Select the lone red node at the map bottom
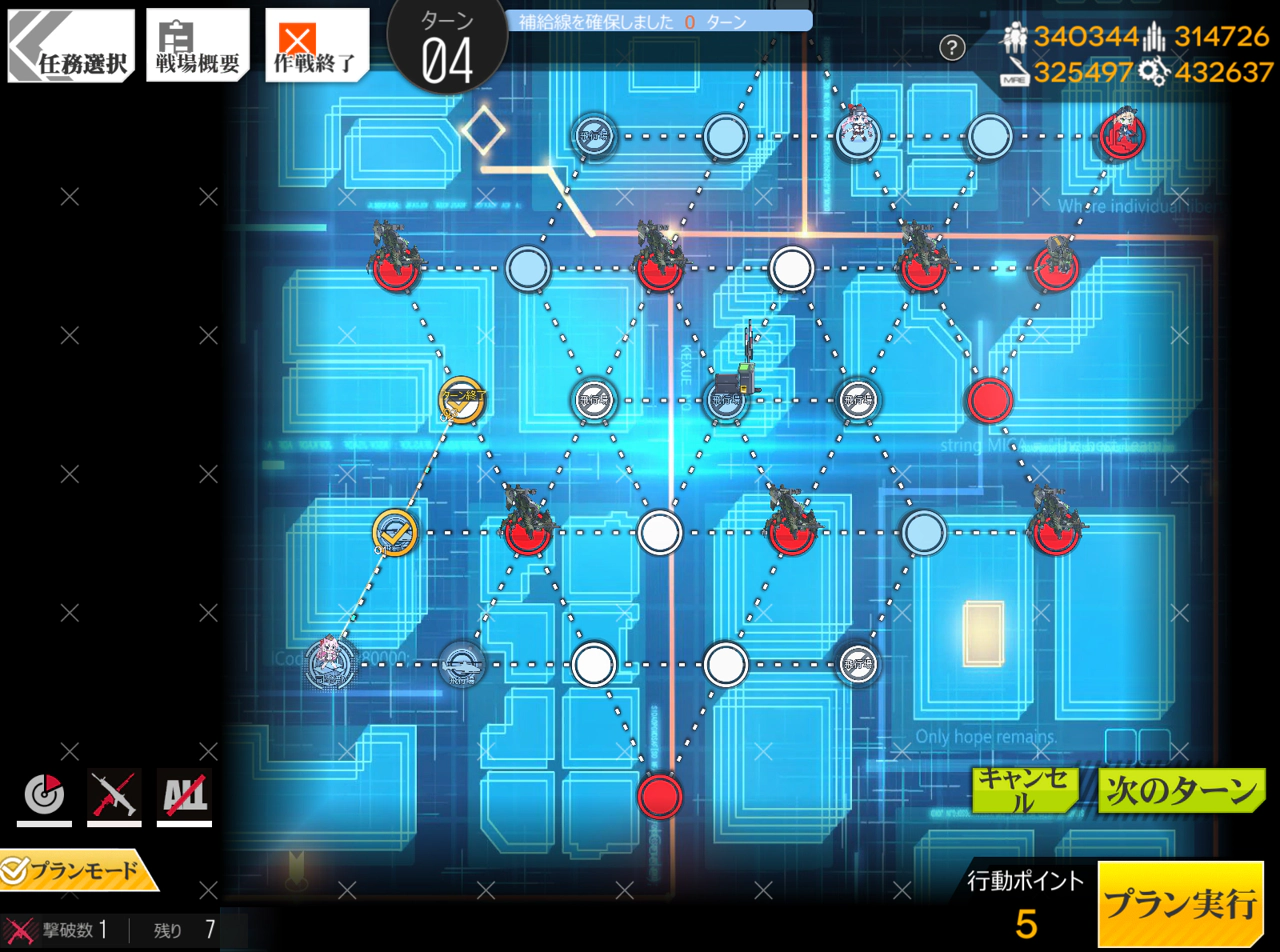This screenshot has height=952, width=1280. (660, 796)
